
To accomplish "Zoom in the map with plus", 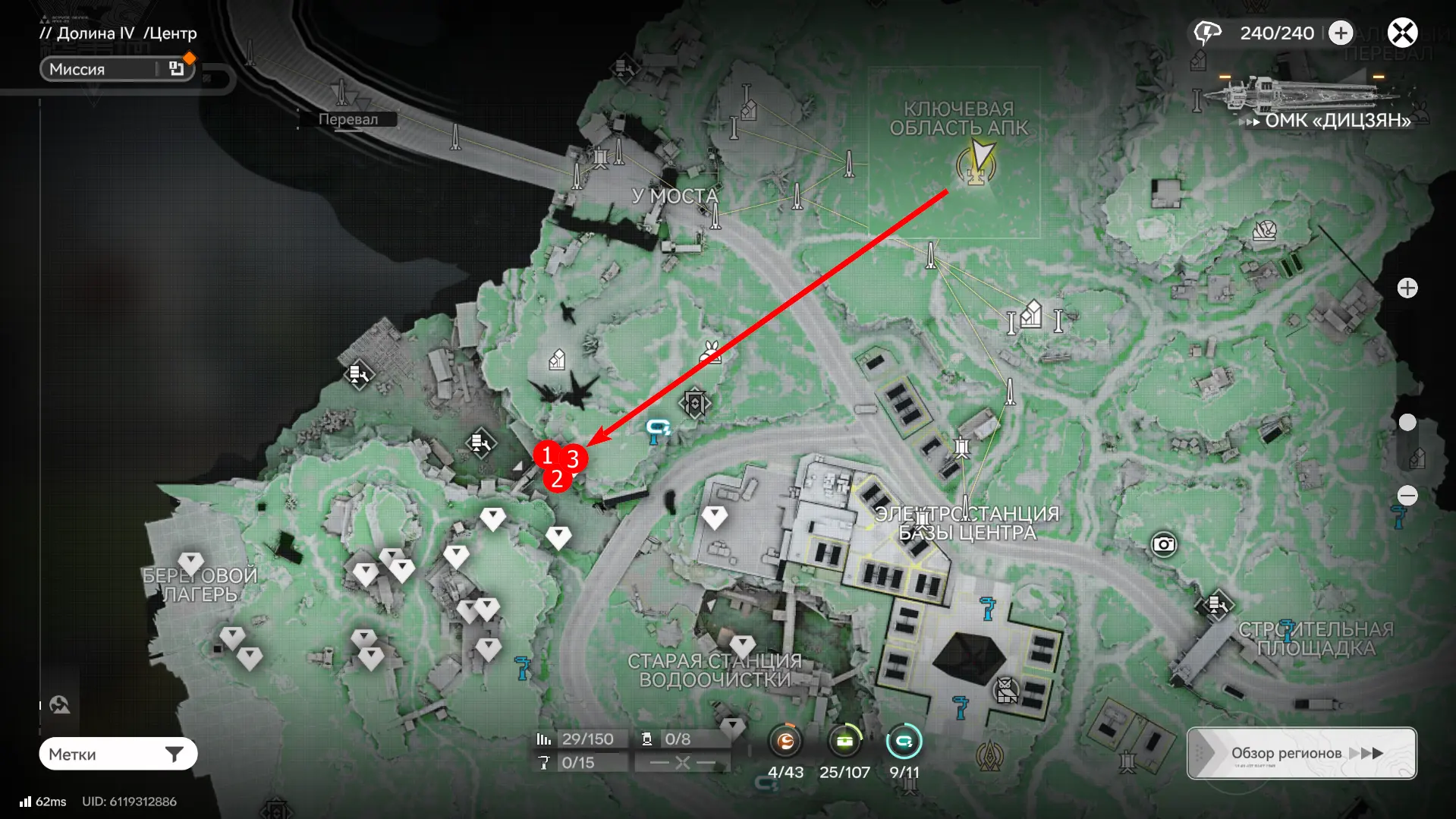I will pos(1407,288).
